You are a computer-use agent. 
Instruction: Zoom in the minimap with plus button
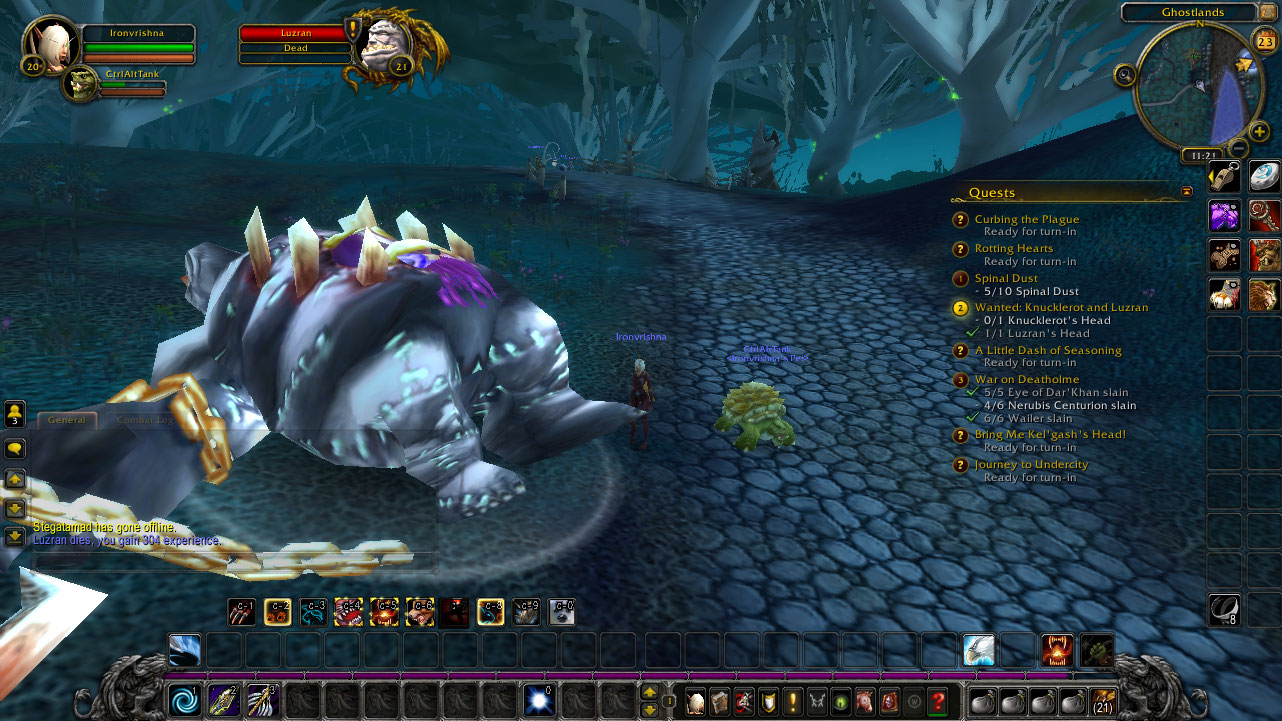click(1259, 131)
